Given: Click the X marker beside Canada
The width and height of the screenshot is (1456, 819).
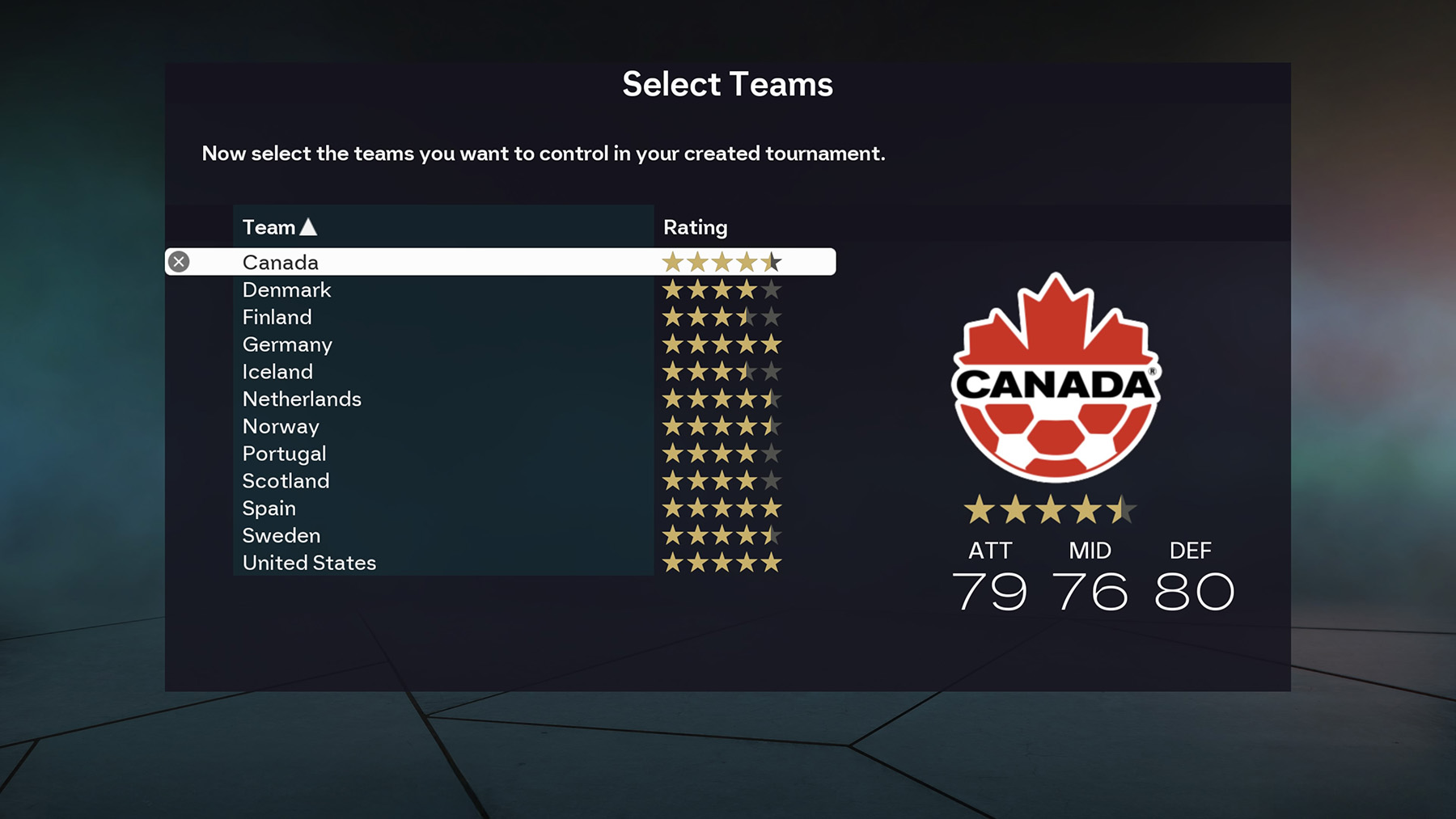Looking at the screenshot, I should coord(179,262).
